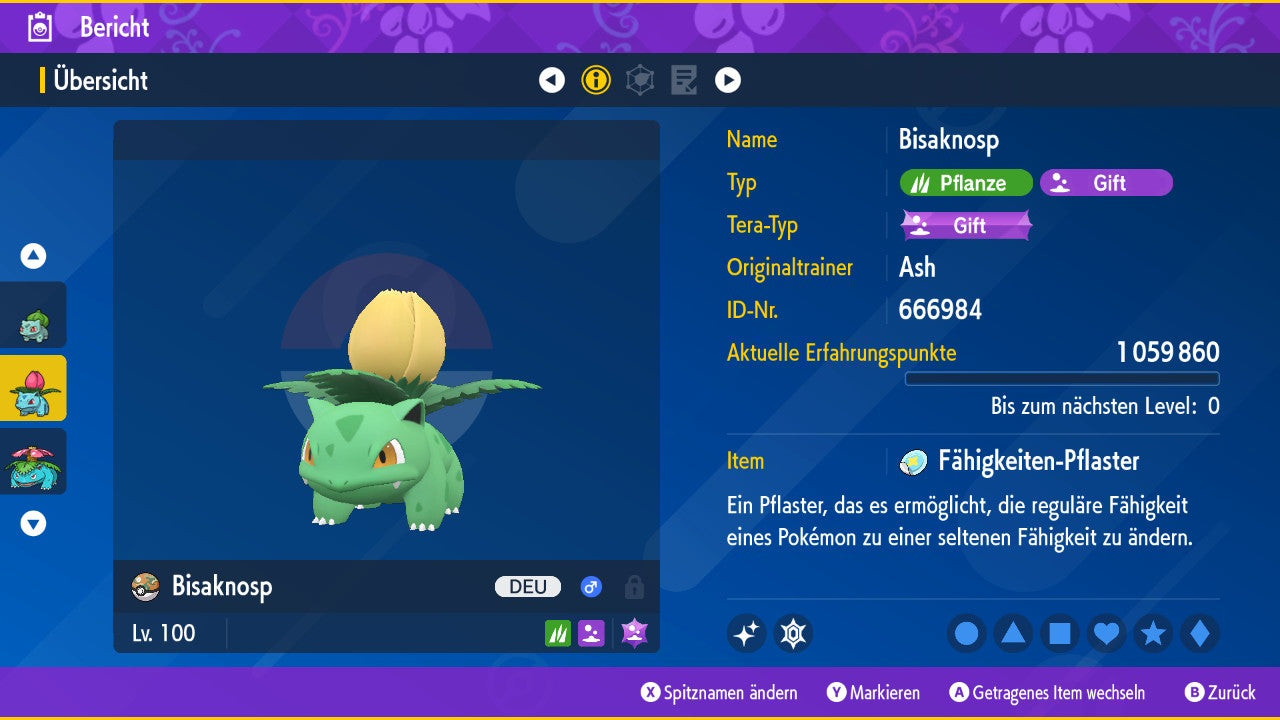Select the highlighted Ivysaur party thumbnail

coord(33,388)
